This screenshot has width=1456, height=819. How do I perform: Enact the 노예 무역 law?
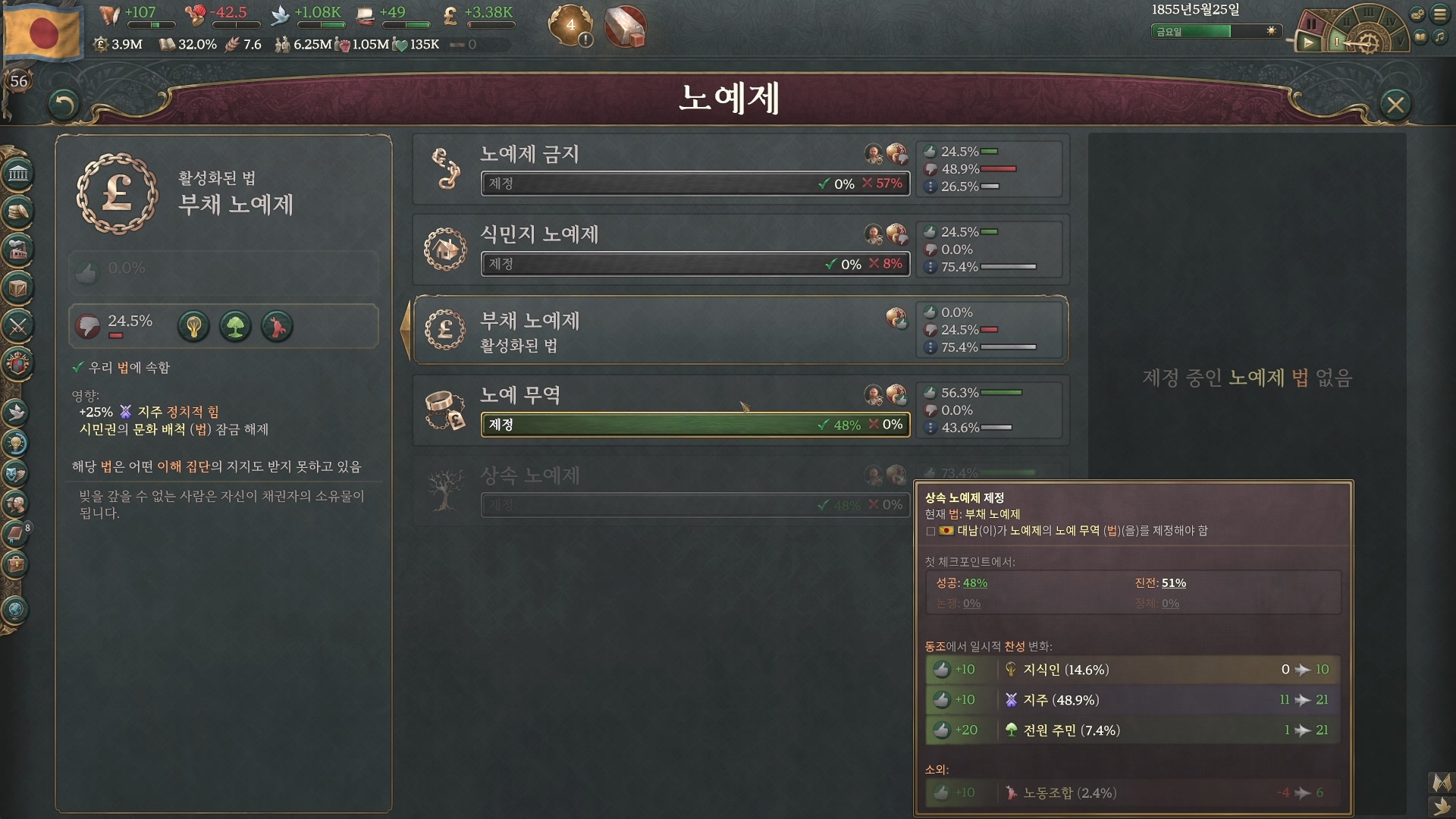[695, 425]
